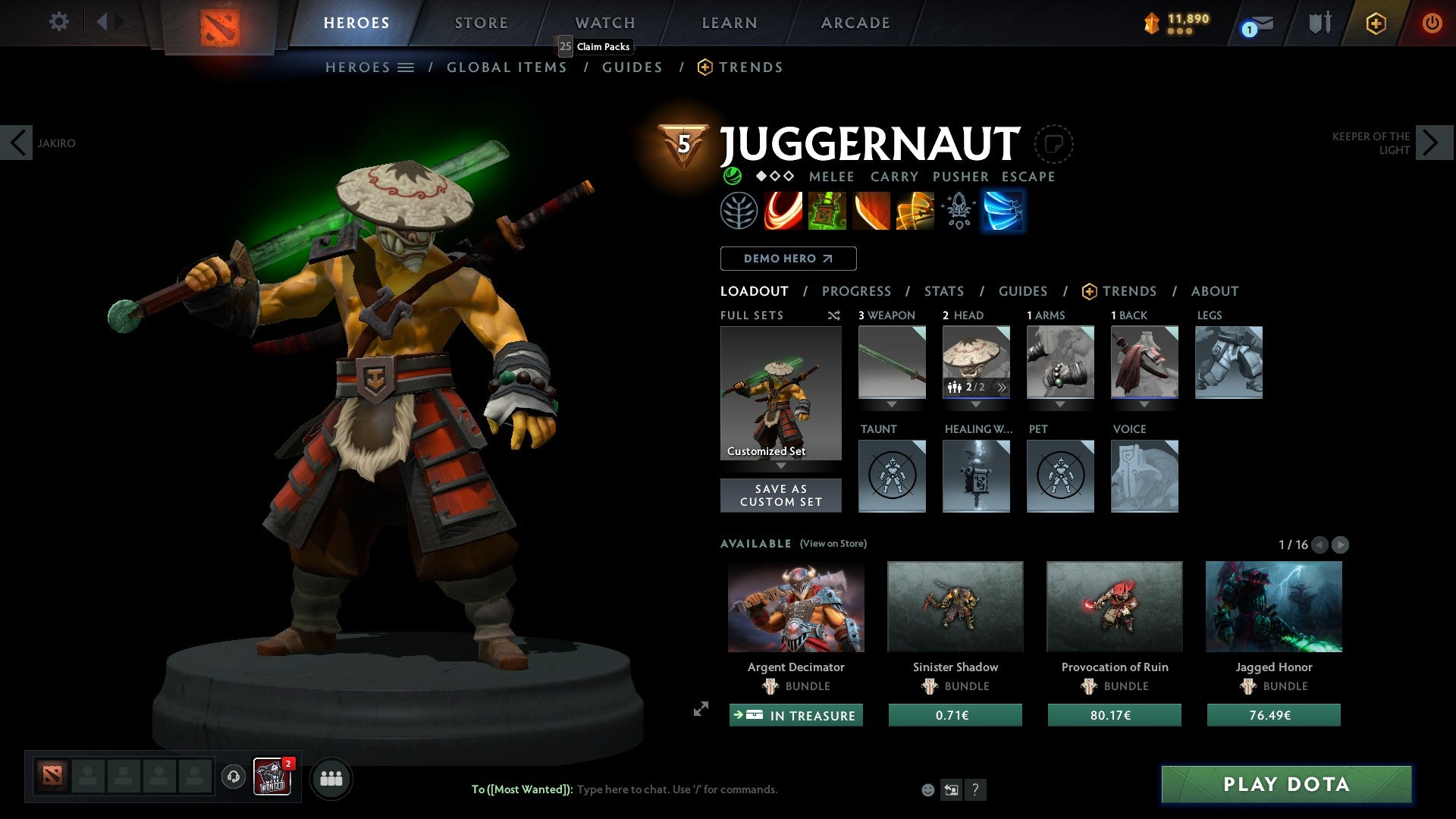Open the View on Store link
This screenshot has width=1456, height=819.
[832, 544]
